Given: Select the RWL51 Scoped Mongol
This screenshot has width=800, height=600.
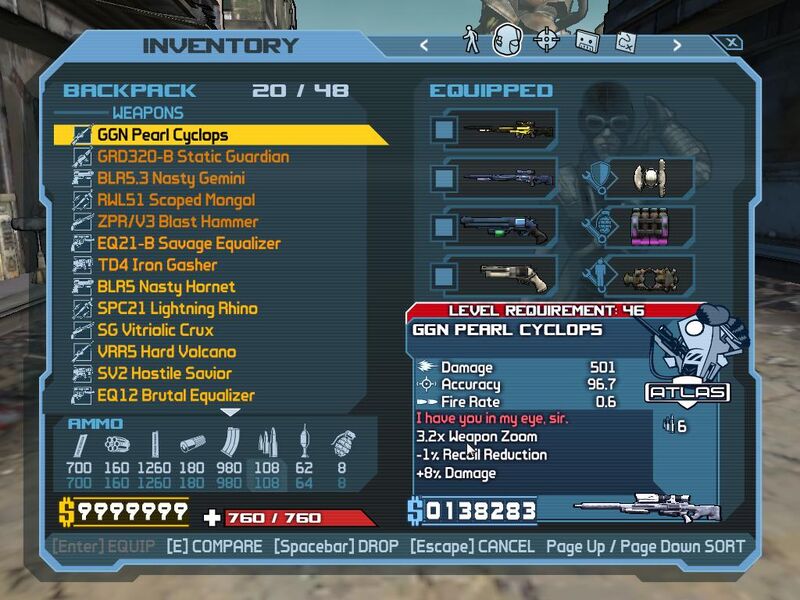Looking at the screenshot, I should click(177, 200).
